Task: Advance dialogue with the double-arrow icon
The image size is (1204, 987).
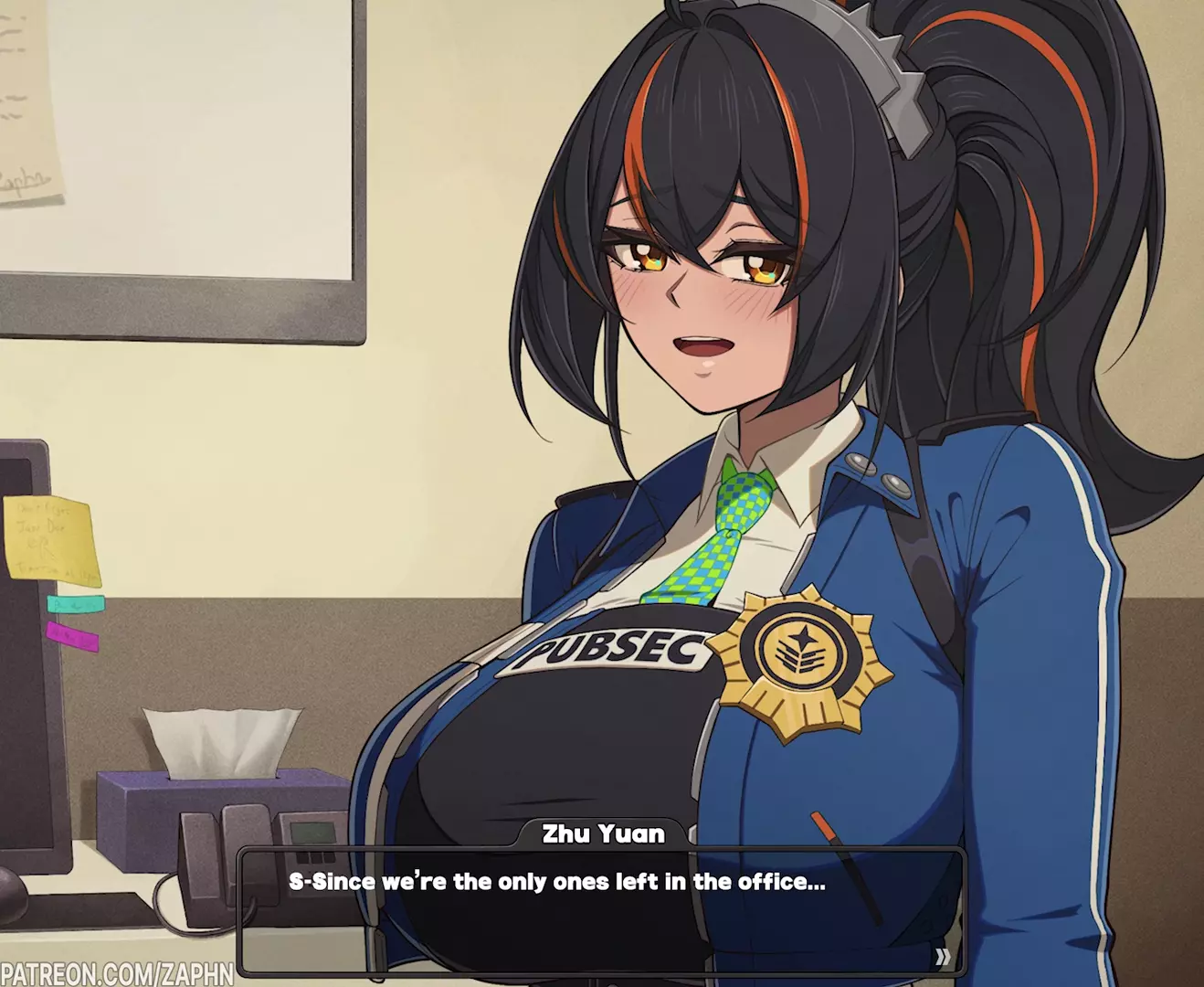Action: click(x=943, y=957)
